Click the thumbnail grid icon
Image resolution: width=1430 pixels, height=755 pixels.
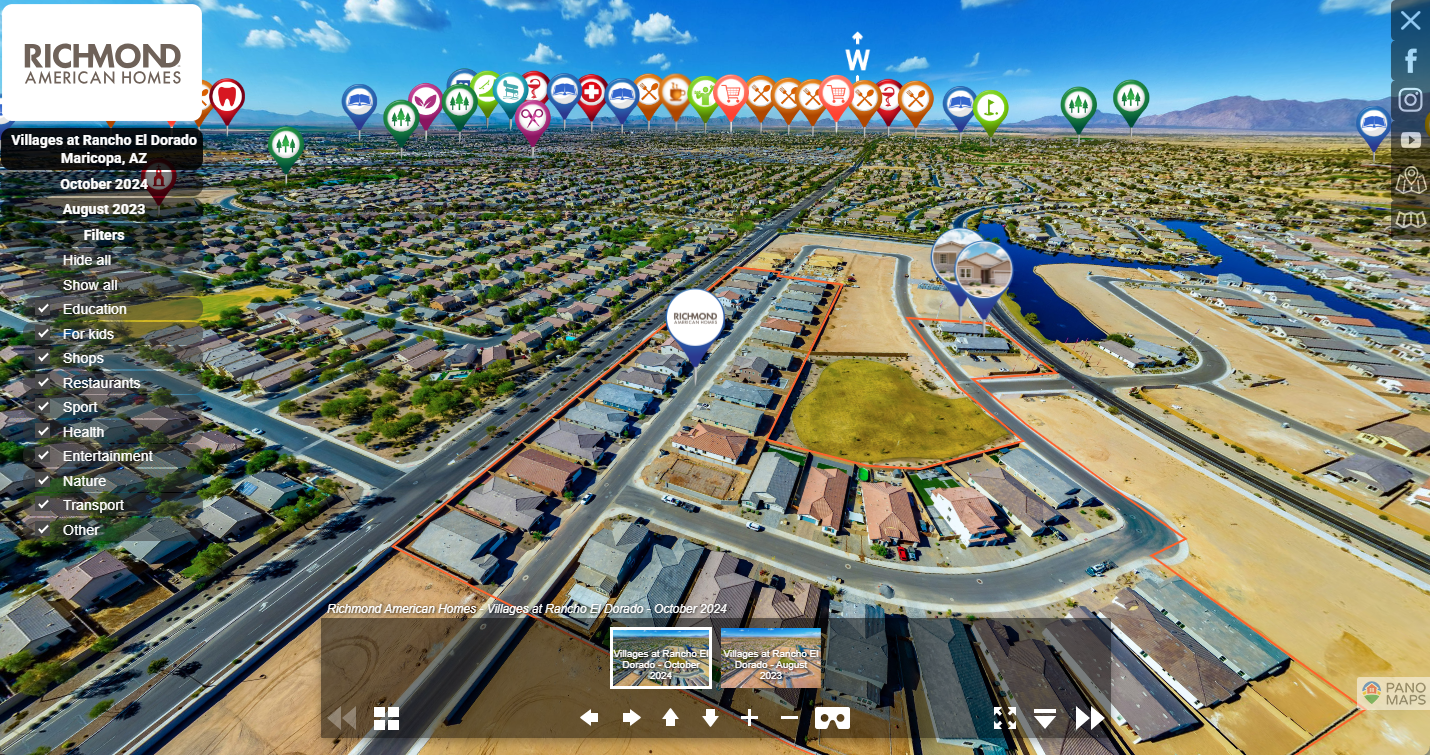[387, 718]
